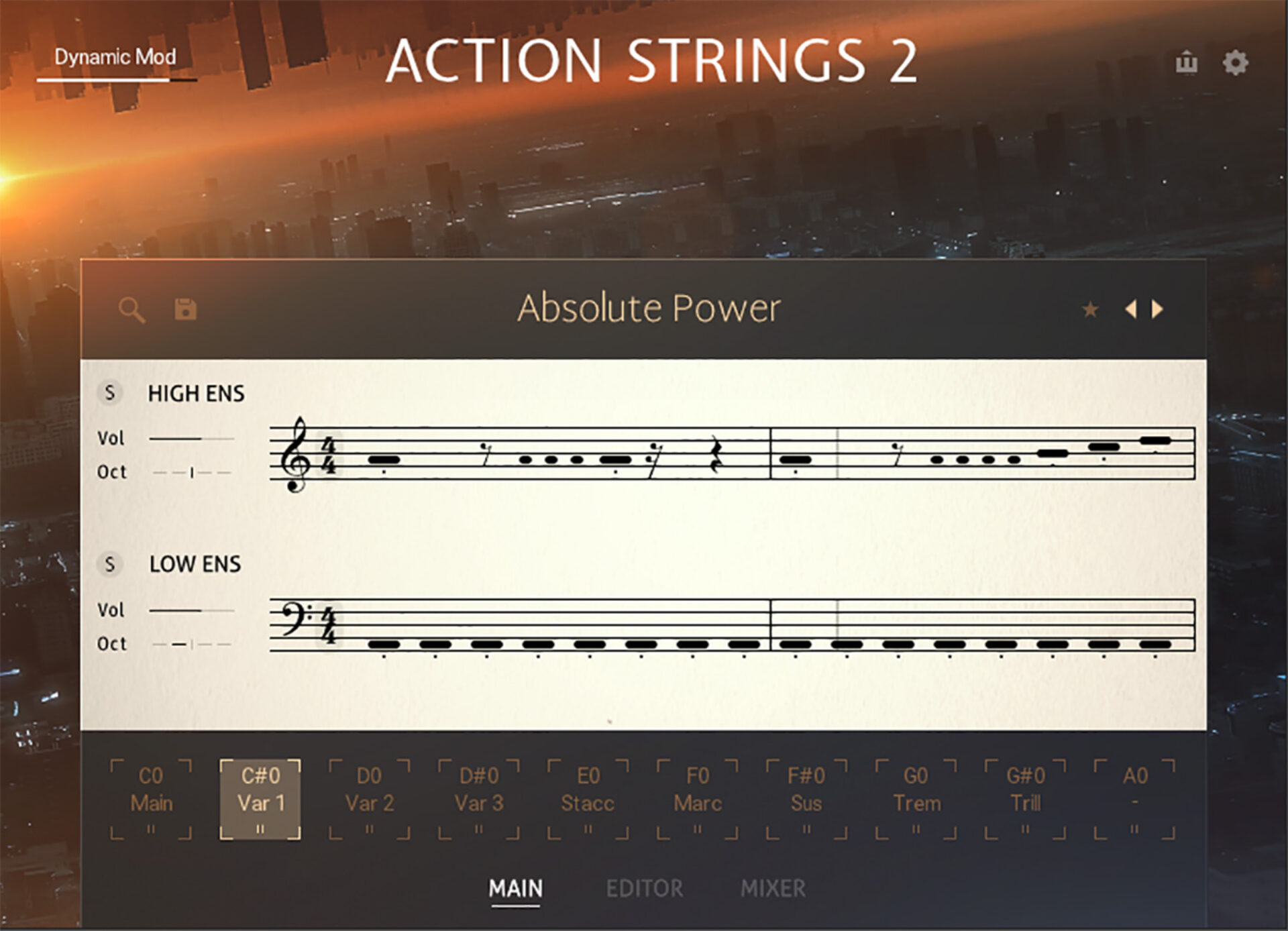Adjust the HIGH ENS Vol slider
1288x931 pixels.
(191, 437)
